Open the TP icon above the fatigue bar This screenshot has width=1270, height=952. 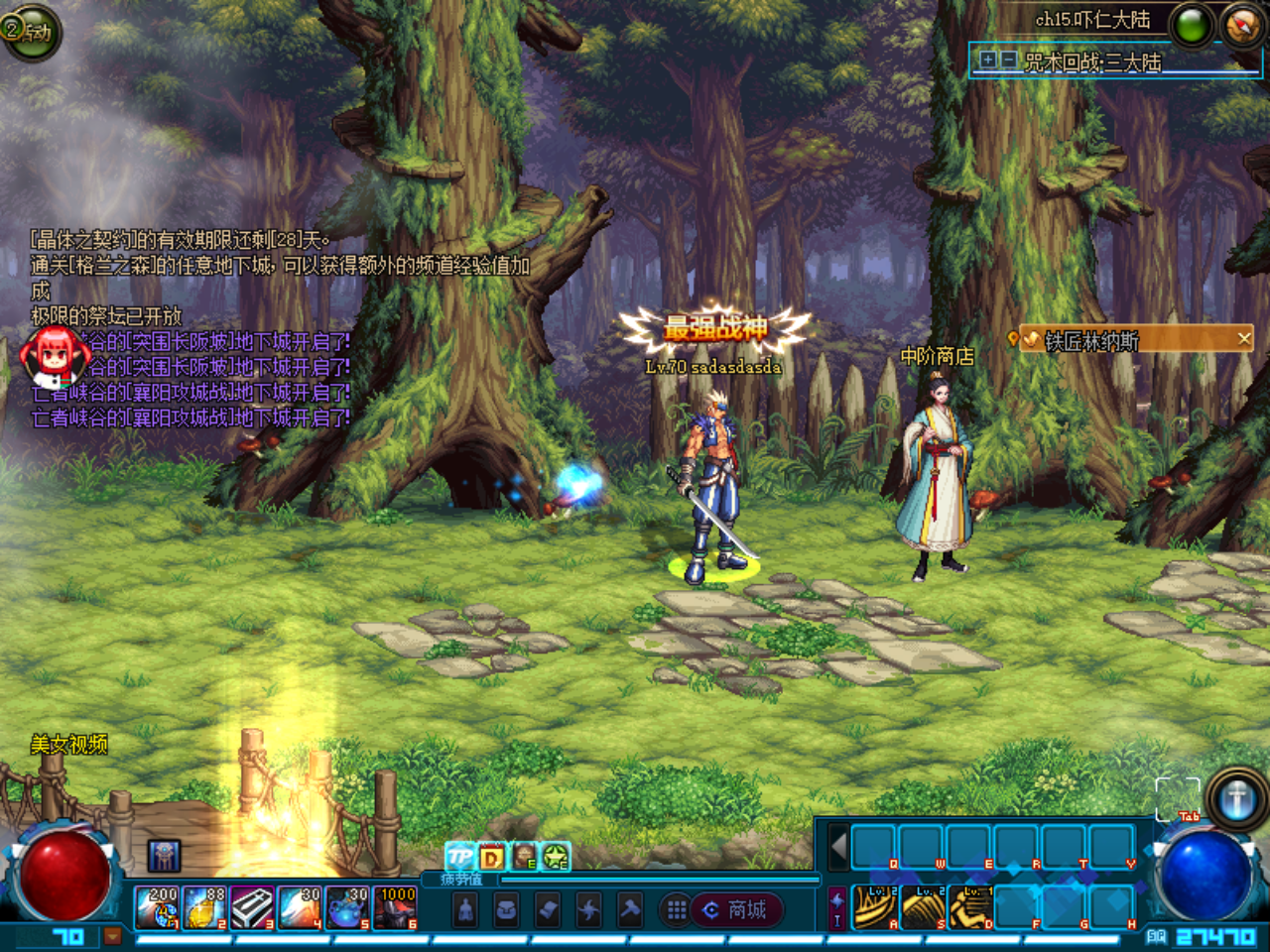coord(460,856)
